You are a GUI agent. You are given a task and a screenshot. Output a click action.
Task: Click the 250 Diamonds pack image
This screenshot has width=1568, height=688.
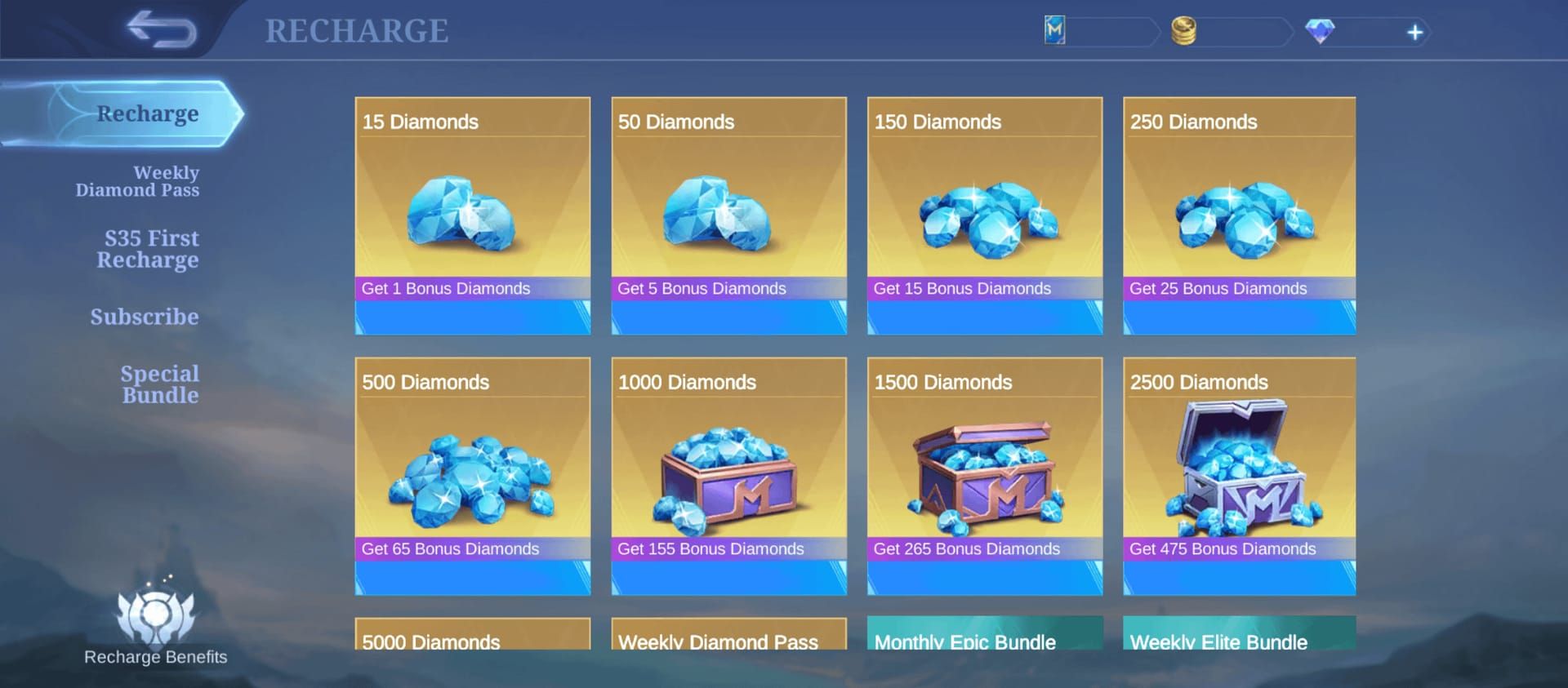click(1238, 216)
